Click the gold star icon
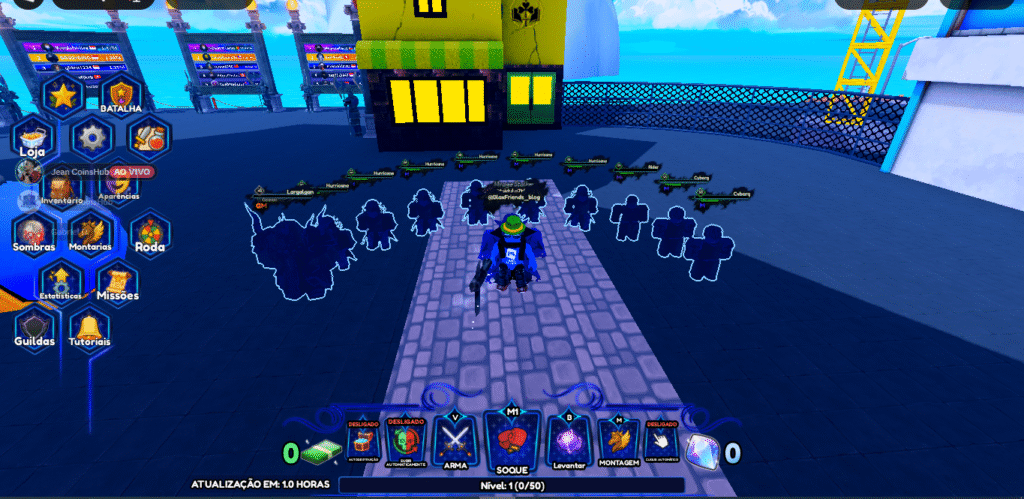1024x499 pixels. pyautogui.click(x=64, y=97)
